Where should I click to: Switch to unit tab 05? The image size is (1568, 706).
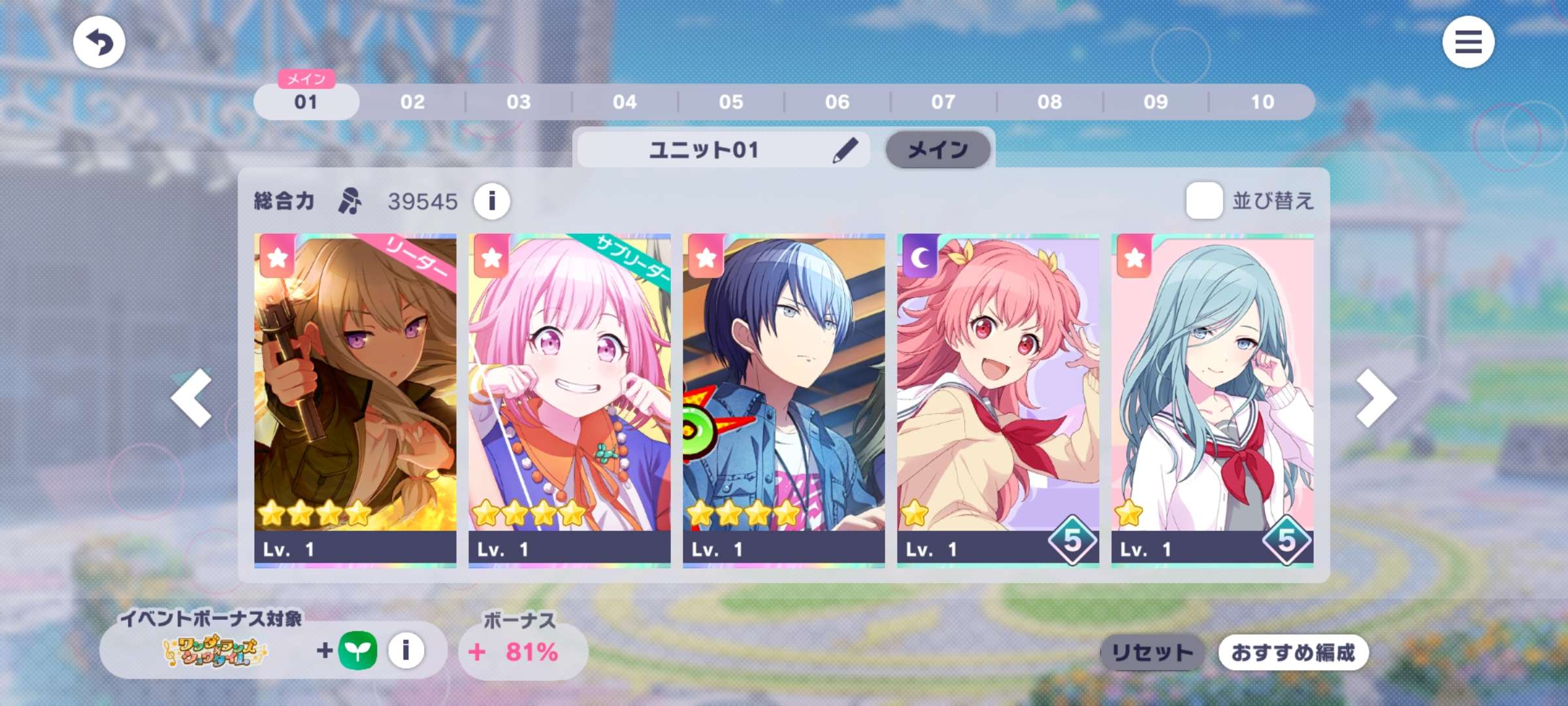pyautogui.click(x=731, y=102)
